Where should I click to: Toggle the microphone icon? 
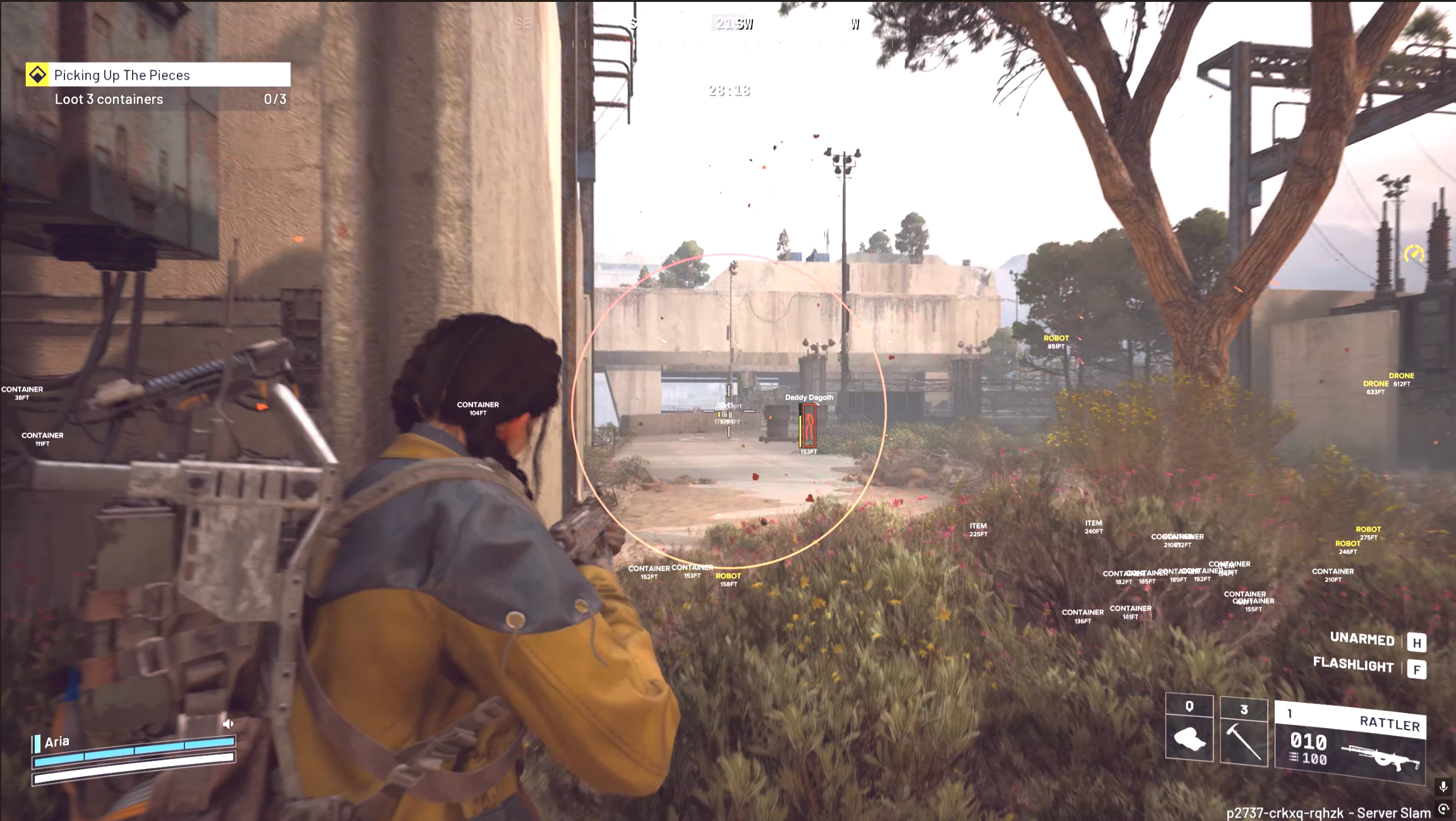(1443, 787)
